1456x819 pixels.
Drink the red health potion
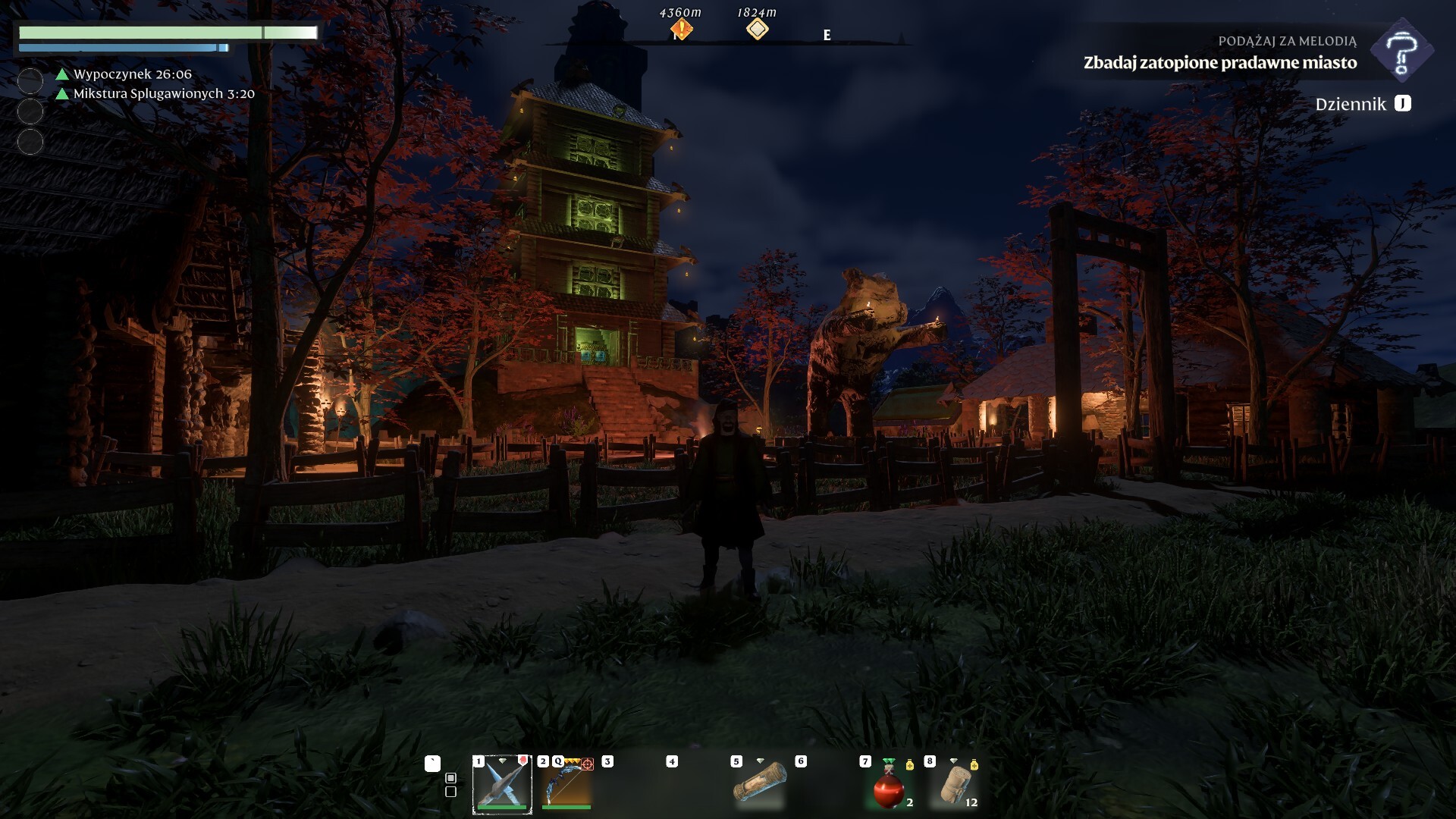[889, 786]
